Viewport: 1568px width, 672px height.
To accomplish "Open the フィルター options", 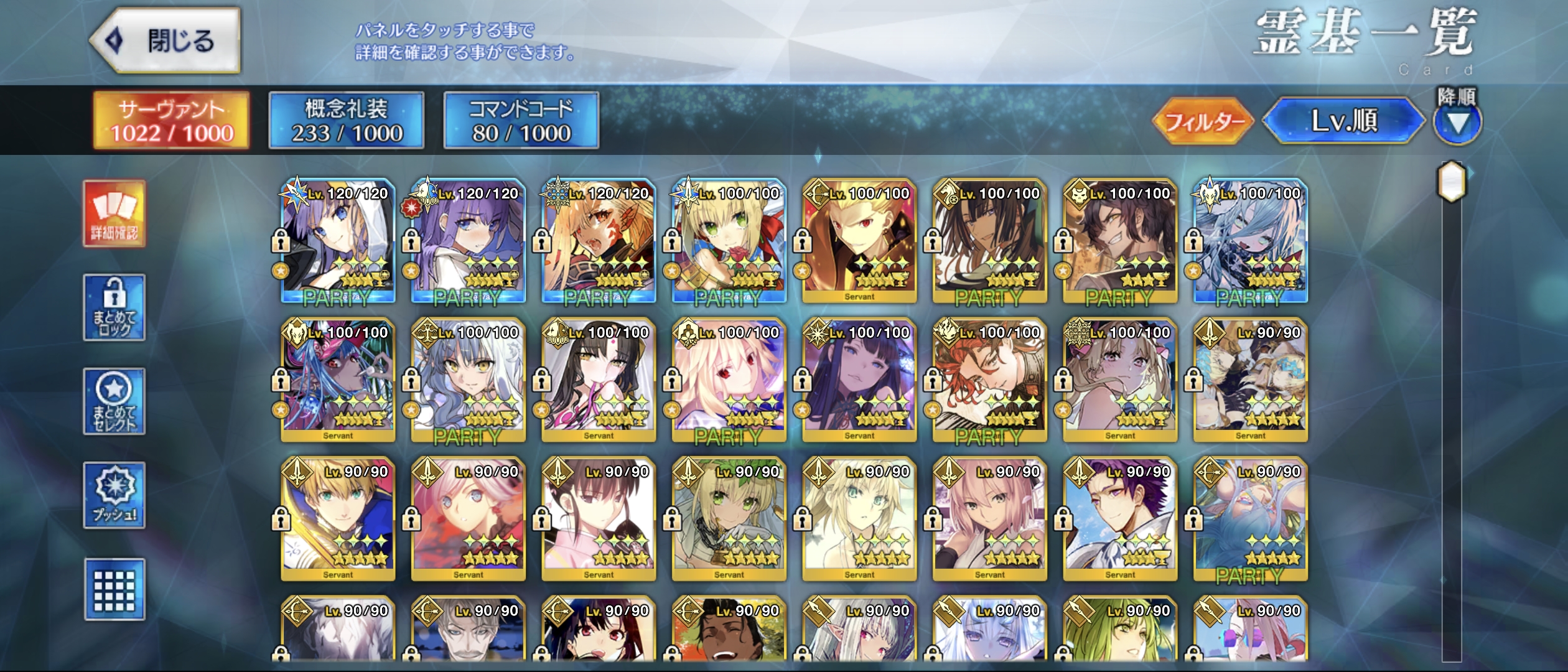I will 1203,121.
